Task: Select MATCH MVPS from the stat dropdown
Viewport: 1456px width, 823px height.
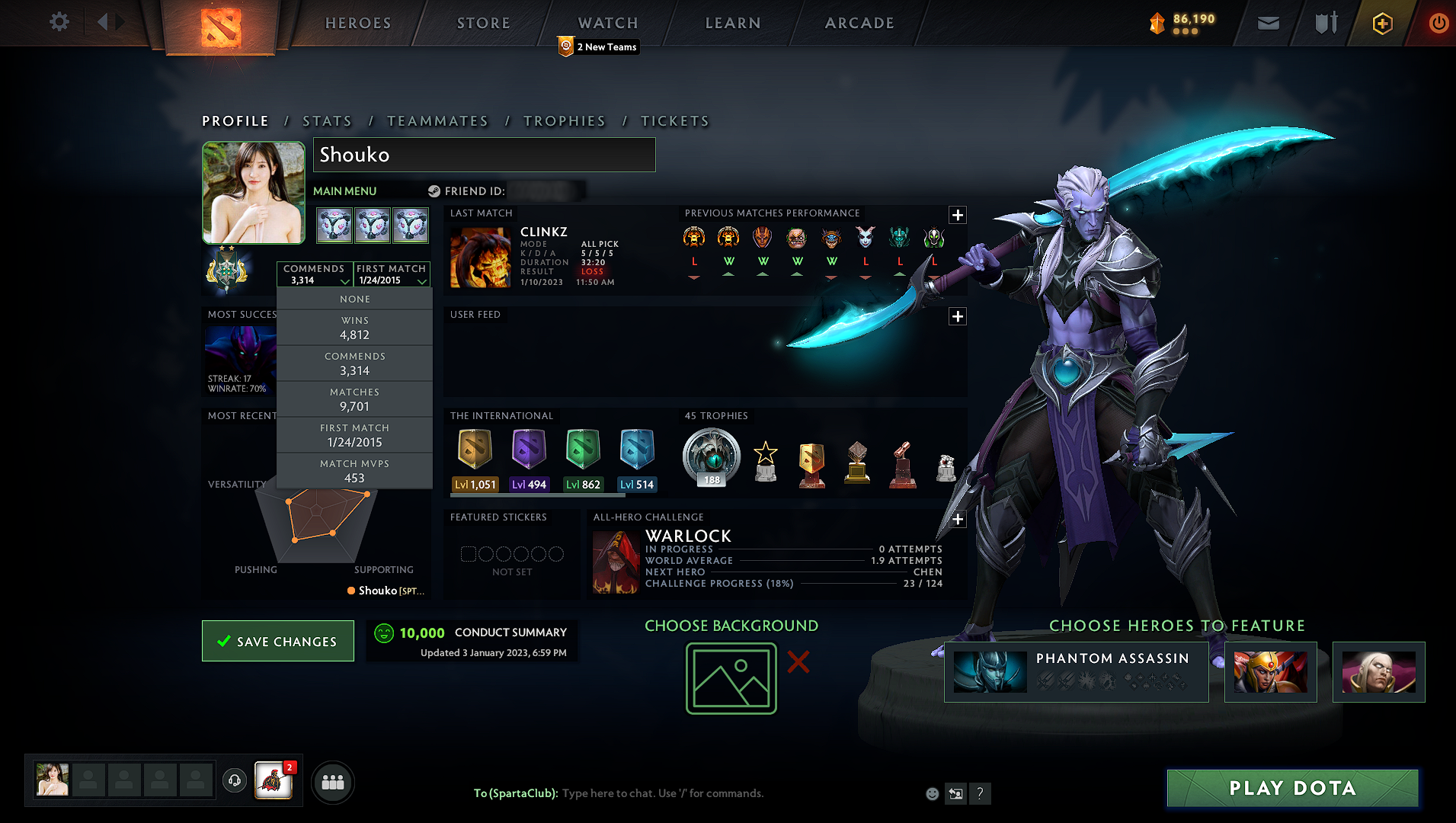Action: [x=354, y=470]
